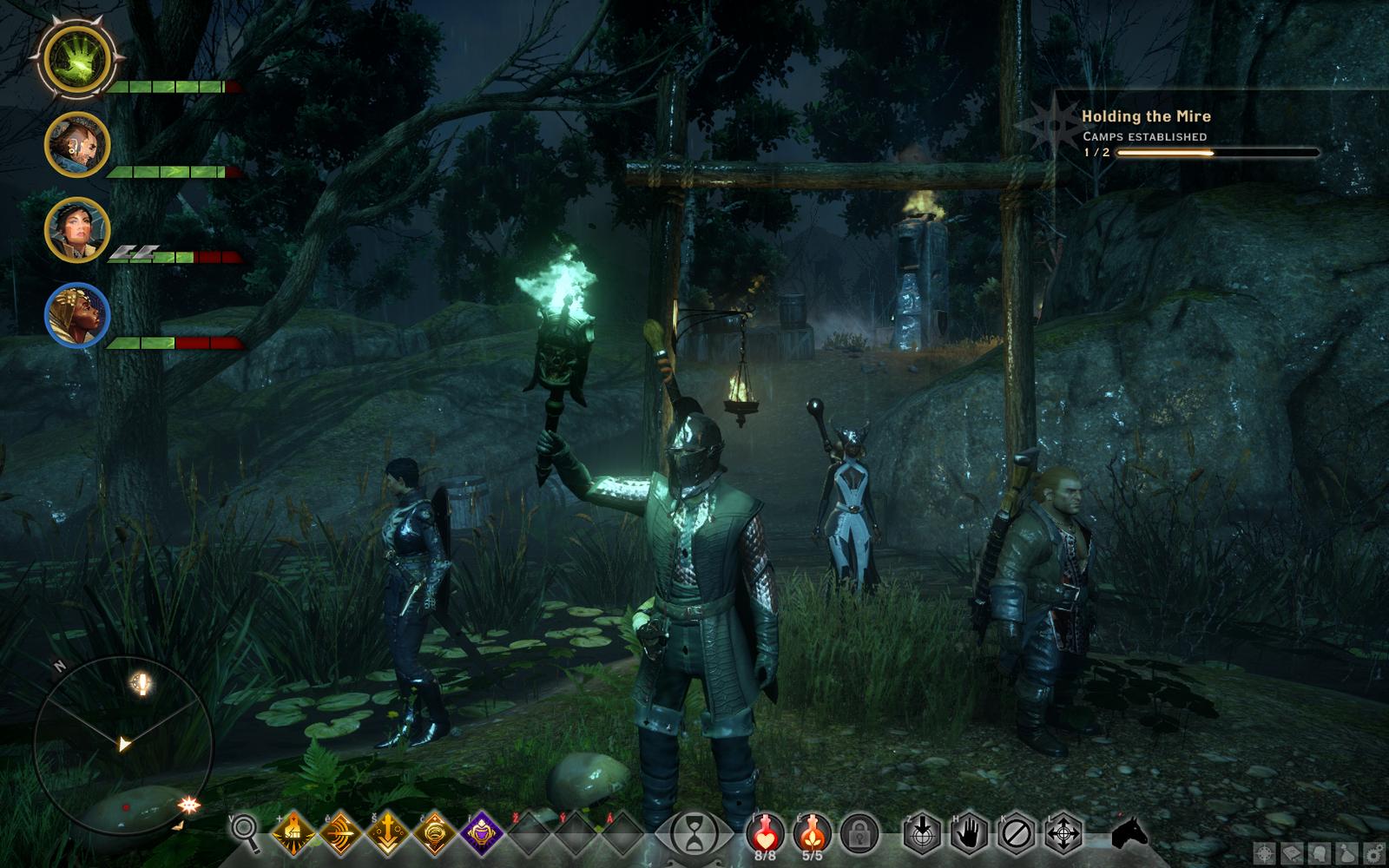Activate the magnifying glass search tool

[246, 833]
